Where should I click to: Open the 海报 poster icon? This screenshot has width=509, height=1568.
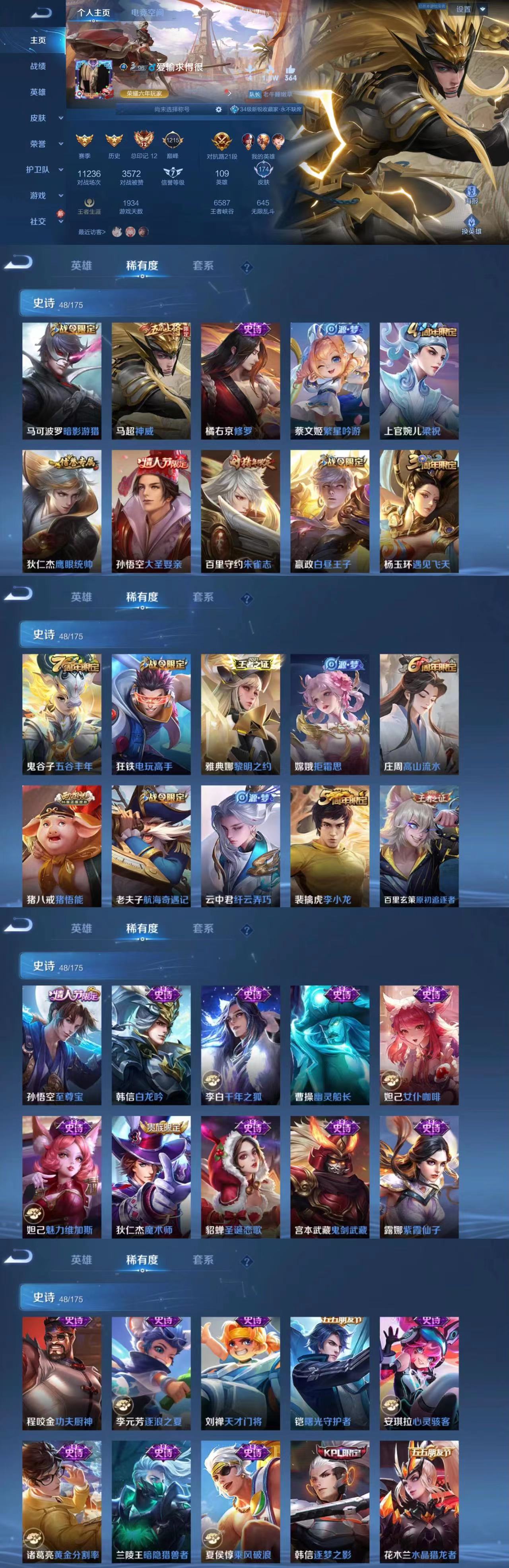pyautogui.click(x=471, y=191)
